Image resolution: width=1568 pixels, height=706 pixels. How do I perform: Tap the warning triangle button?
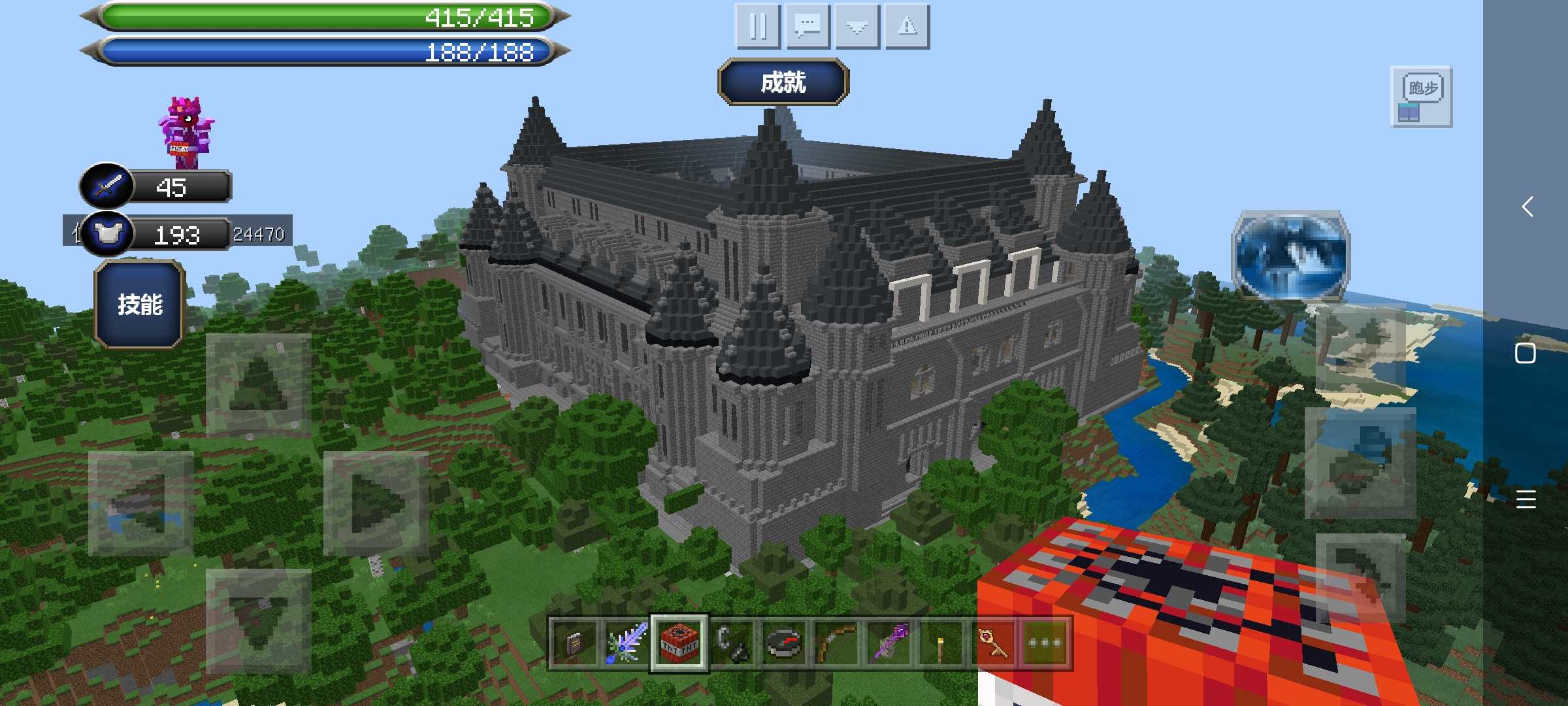coord(907,27)
